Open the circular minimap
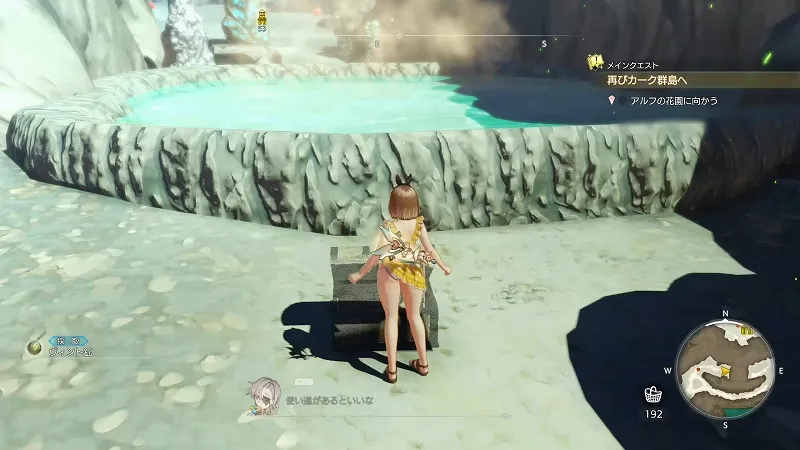The height and width of the screenshot is (450, 800). click(727, 369)
